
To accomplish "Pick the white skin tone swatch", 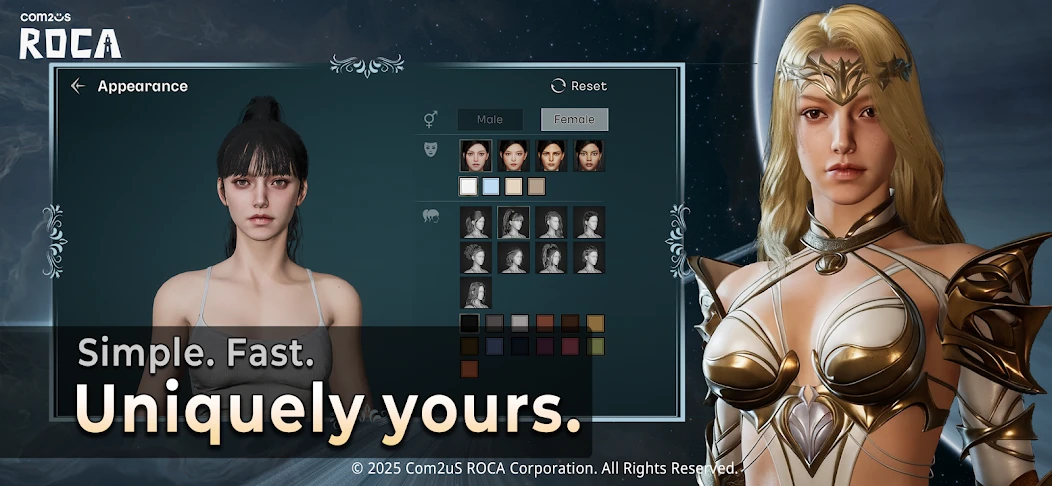I will [468, 186].
